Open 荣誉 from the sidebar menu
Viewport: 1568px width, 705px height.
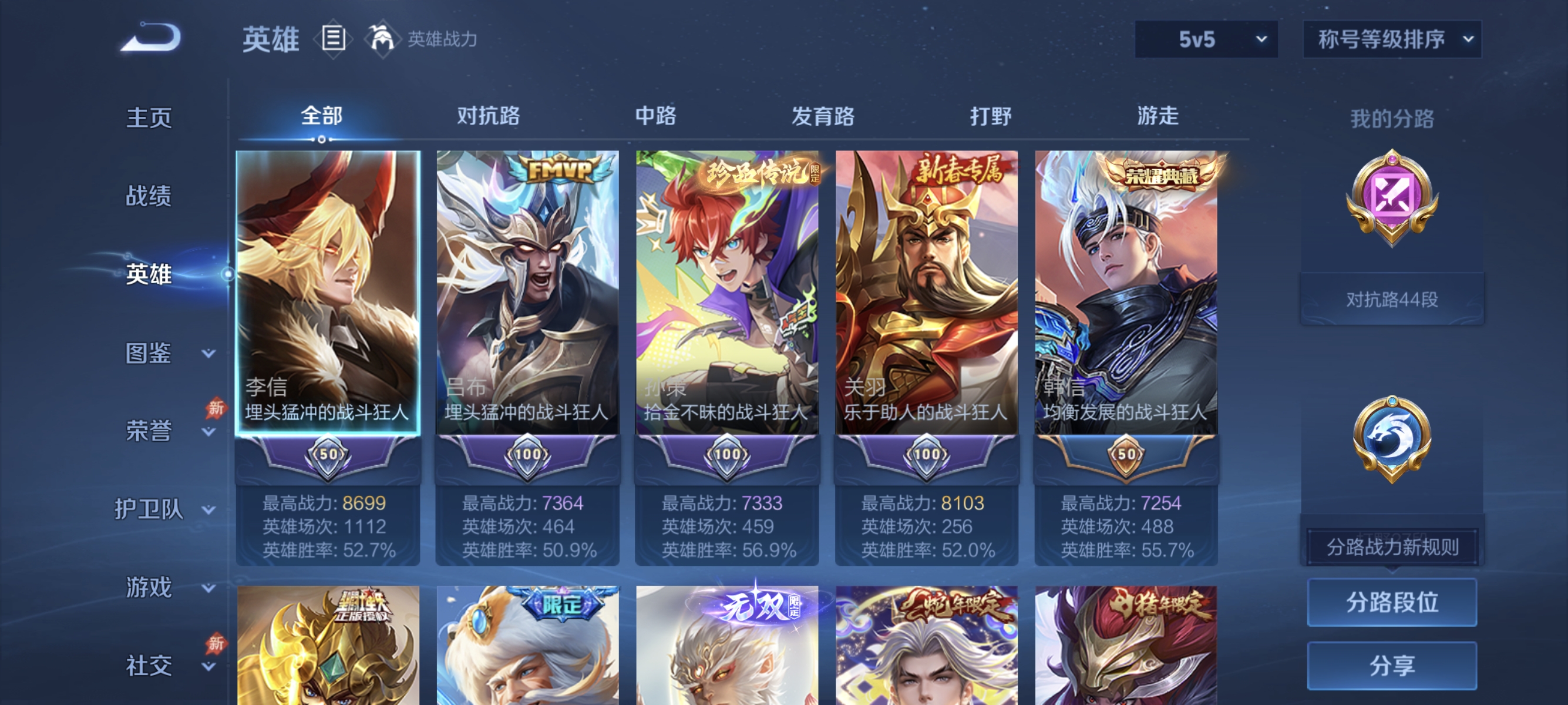150,429
